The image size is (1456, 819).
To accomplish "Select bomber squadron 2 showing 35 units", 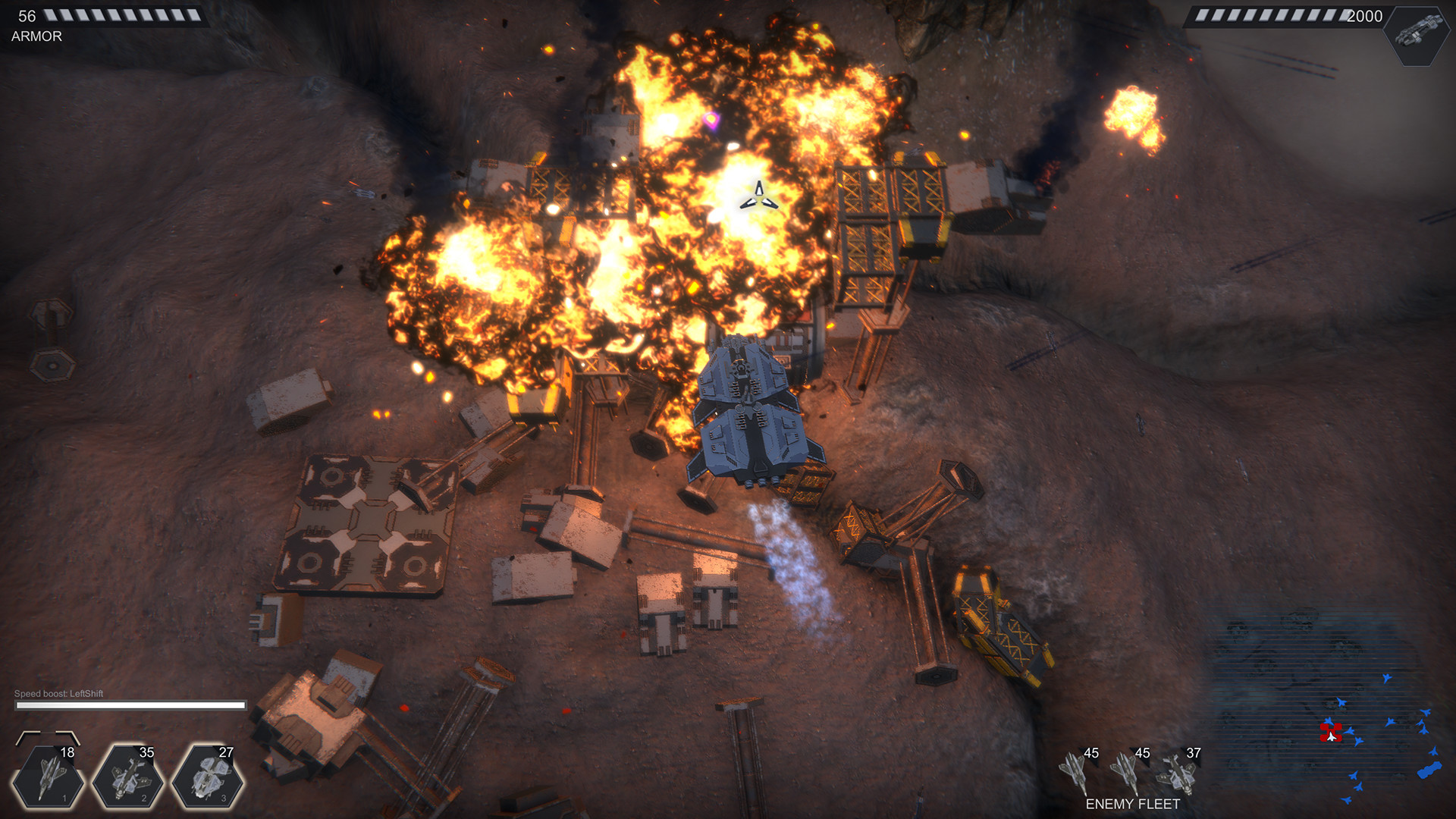I will pos(129,776).
